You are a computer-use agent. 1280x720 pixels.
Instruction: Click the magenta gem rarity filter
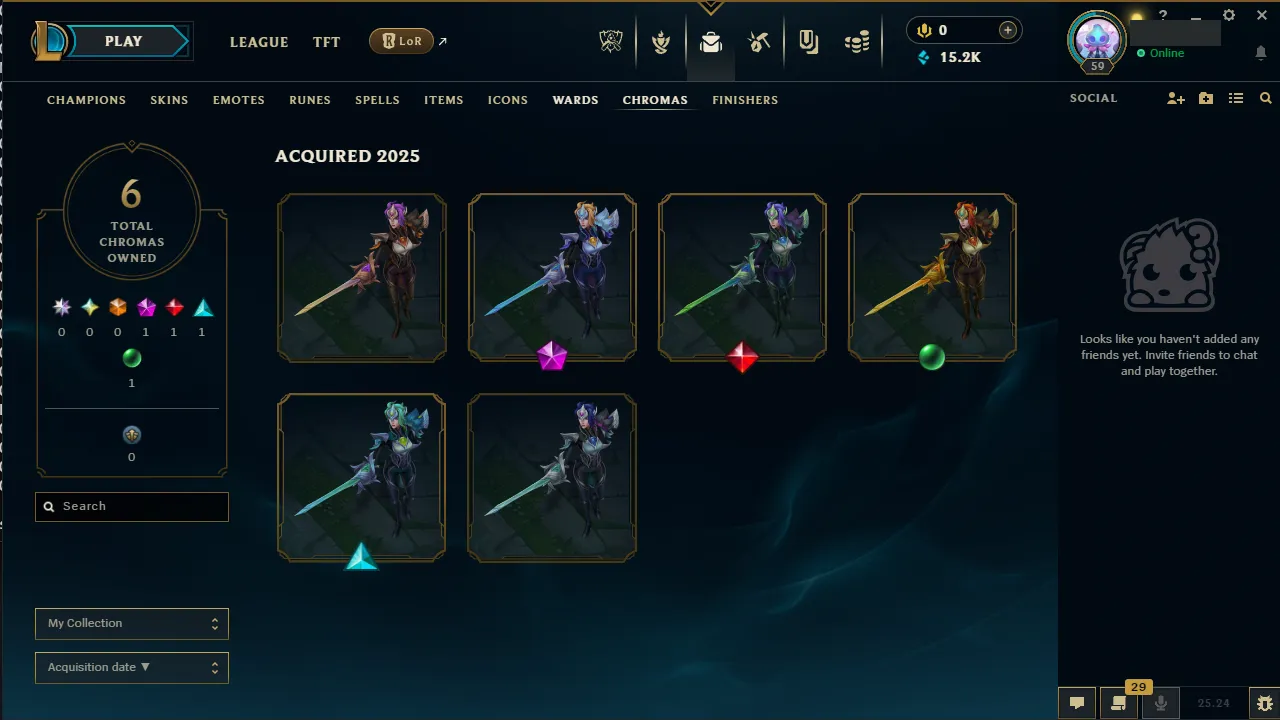pyautogui.click(x=146, y=307)
